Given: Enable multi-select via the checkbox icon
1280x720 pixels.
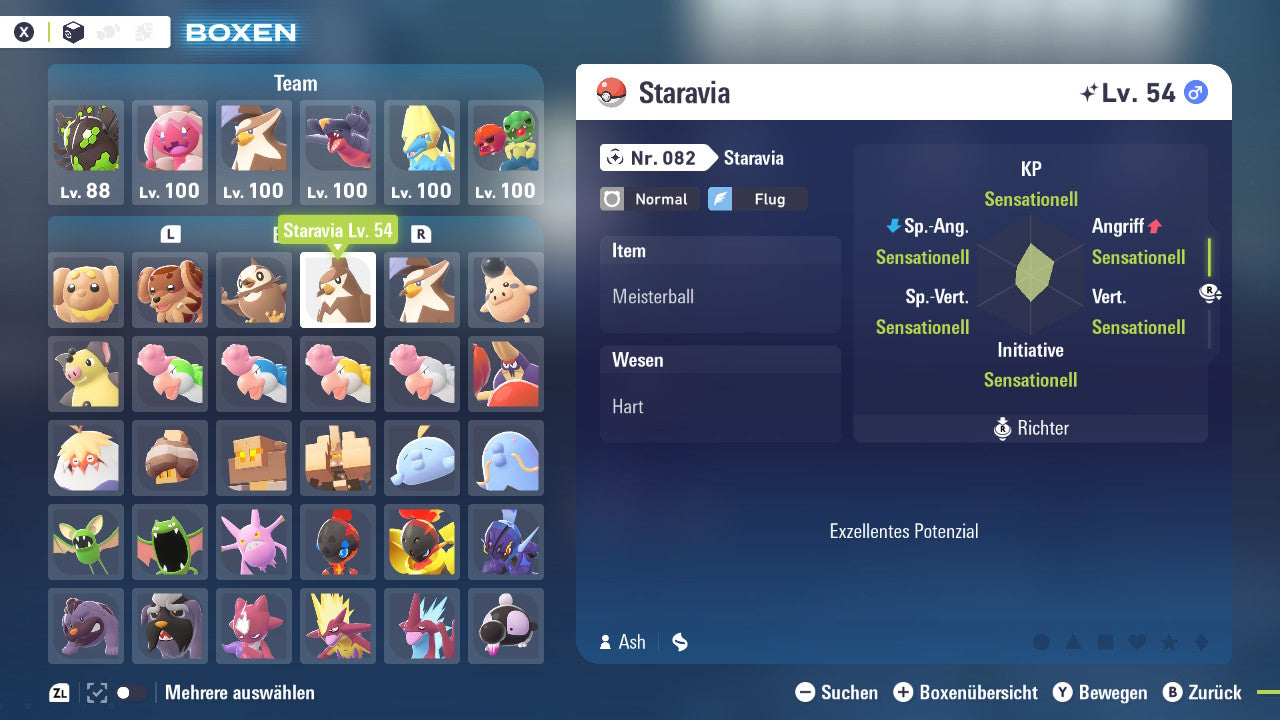Looking at the screenshot, I should tap(95, 691).
